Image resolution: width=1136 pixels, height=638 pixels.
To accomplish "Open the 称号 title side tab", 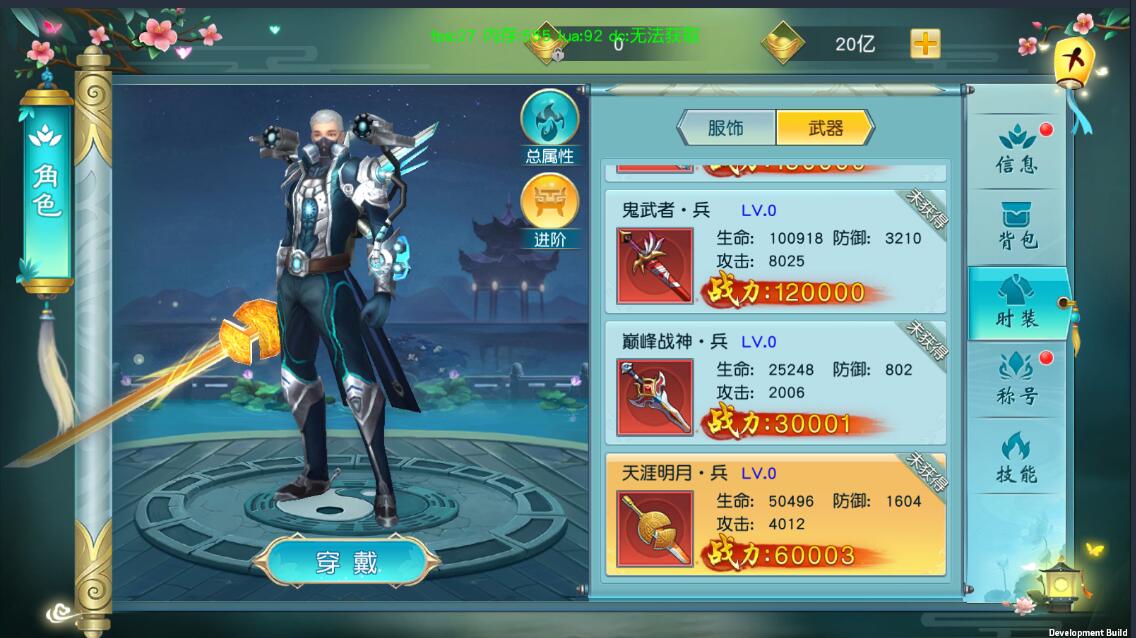I will [x=1016, y=380].
